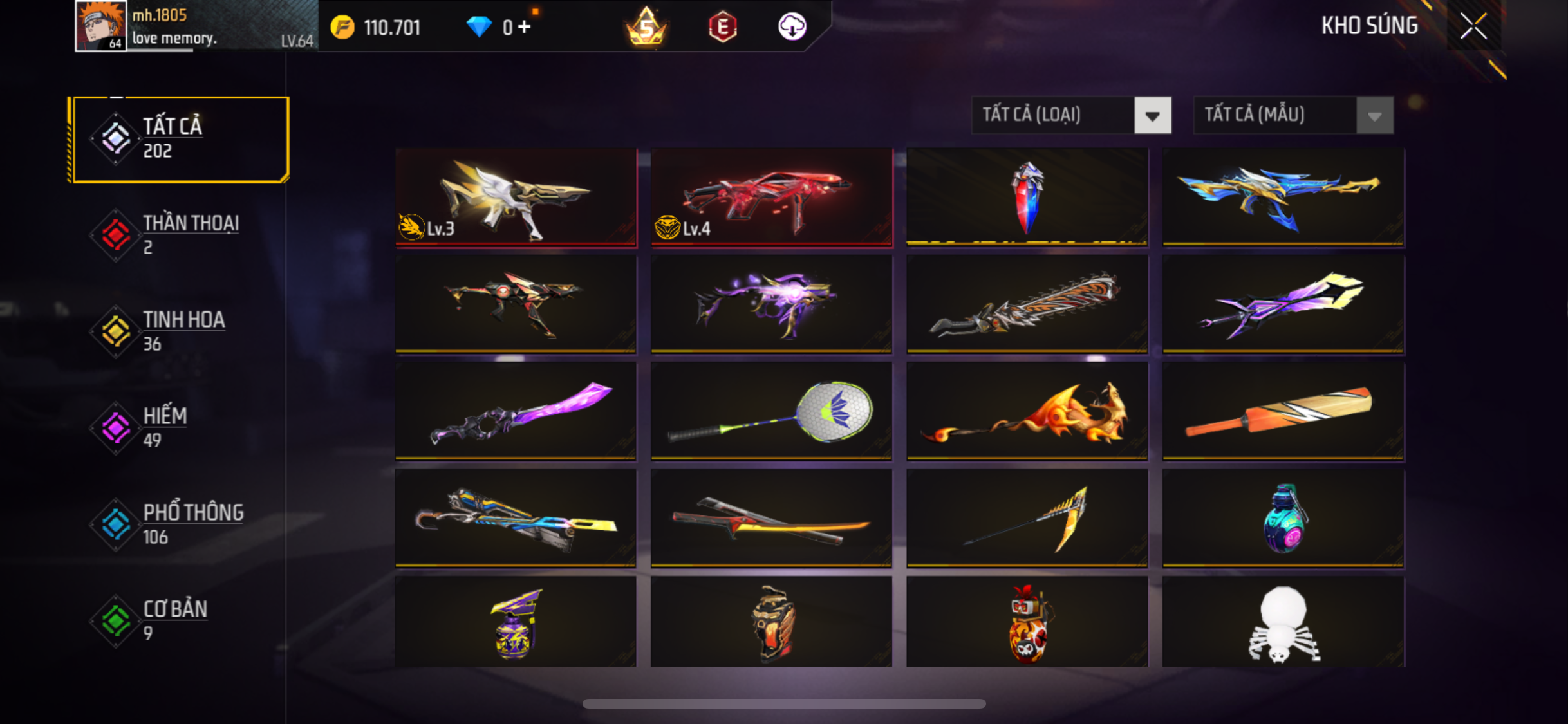
Task: Select the red and blue crystal item
Action: [x=1027, y=197]
